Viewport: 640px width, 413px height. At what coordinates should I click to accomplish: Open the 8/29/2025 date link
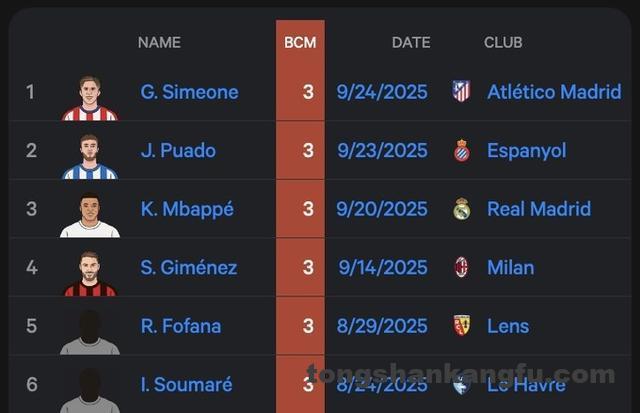coord(382,326)
